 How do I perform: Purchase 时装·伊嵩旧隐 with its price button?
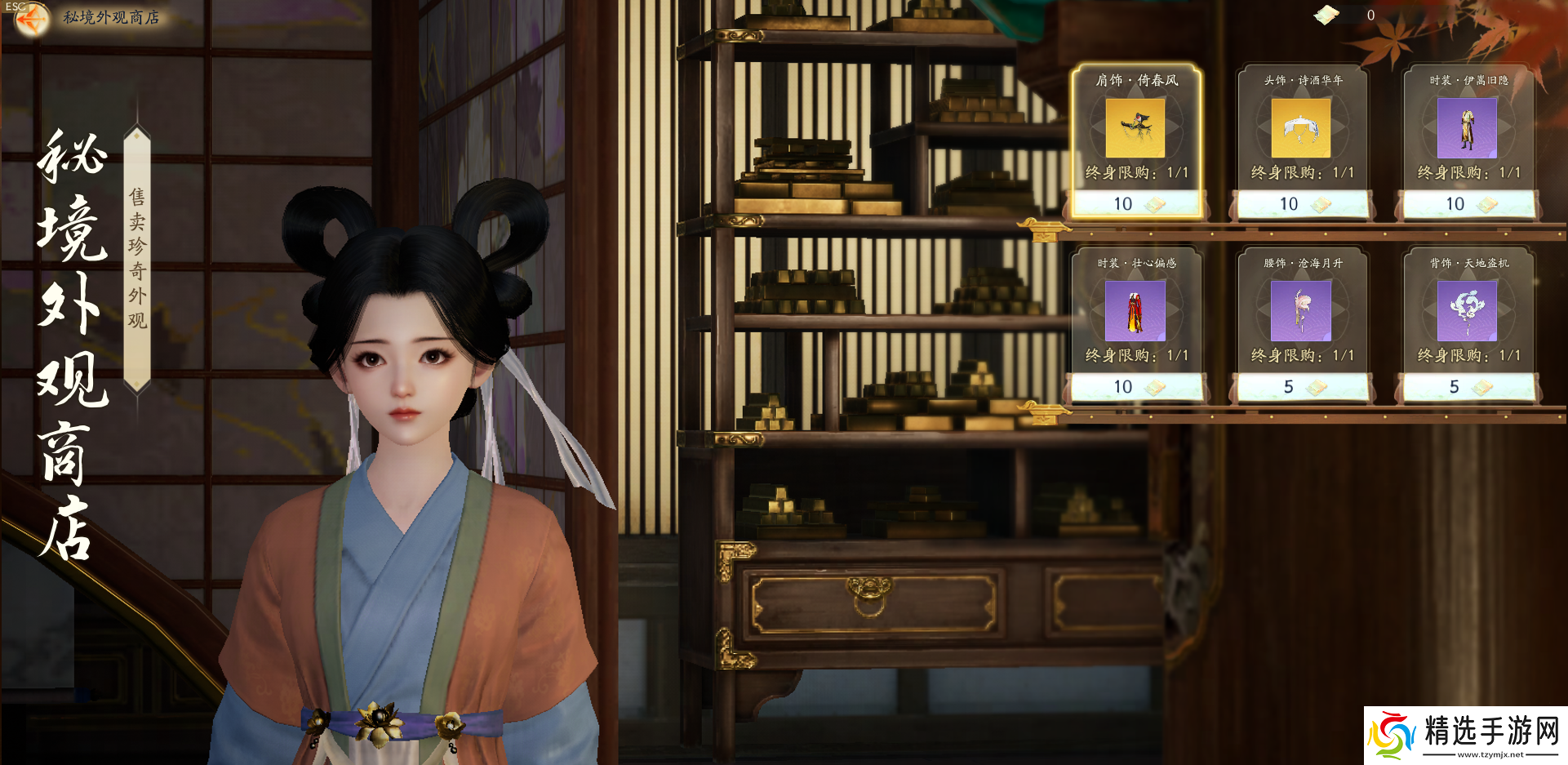point(1468,204)
